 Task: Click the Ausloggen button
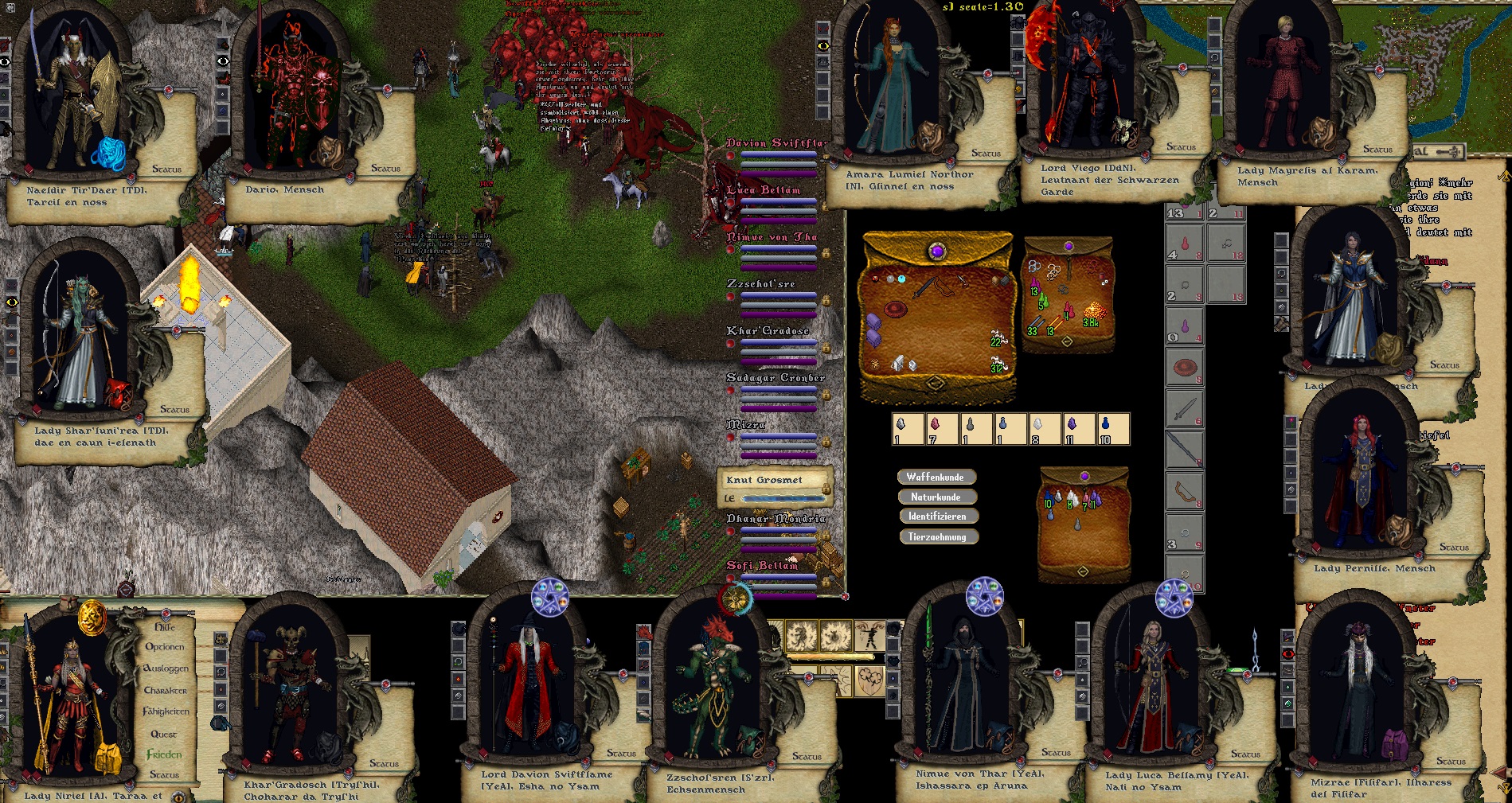166,669
